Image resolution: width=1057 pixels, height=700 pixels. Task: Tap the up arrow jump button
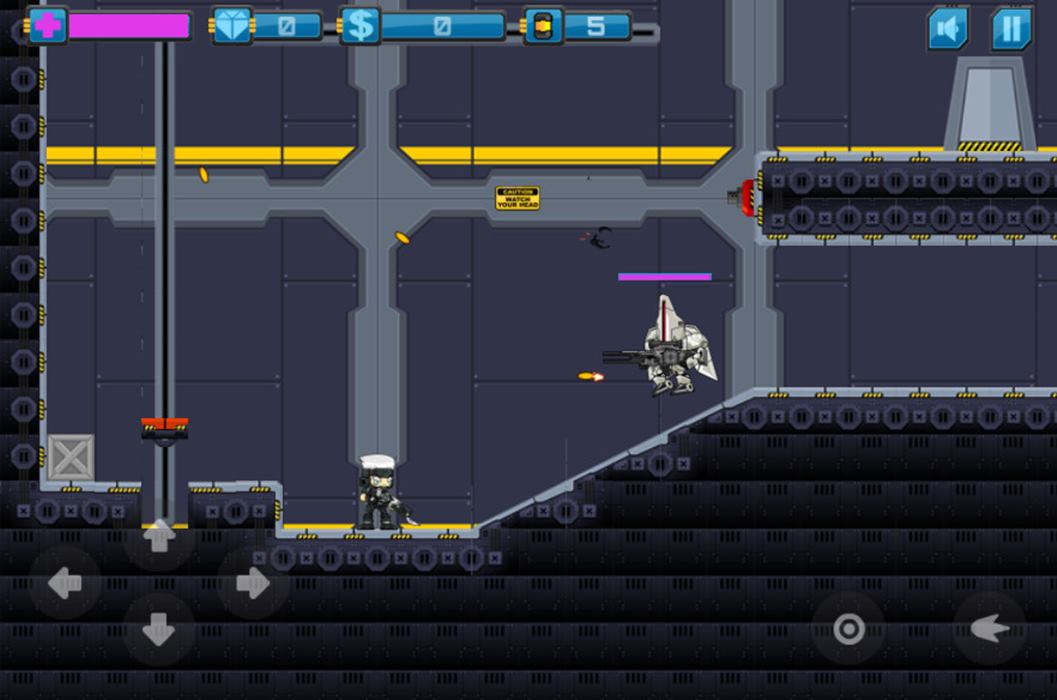[x=159, y=536]
